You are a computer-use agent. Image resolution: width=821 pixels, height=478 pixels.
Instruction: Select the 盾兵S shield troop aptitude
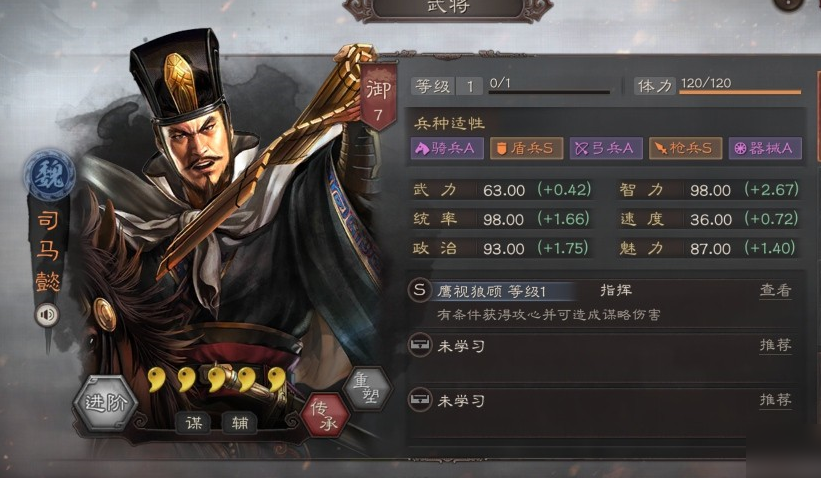527,148
